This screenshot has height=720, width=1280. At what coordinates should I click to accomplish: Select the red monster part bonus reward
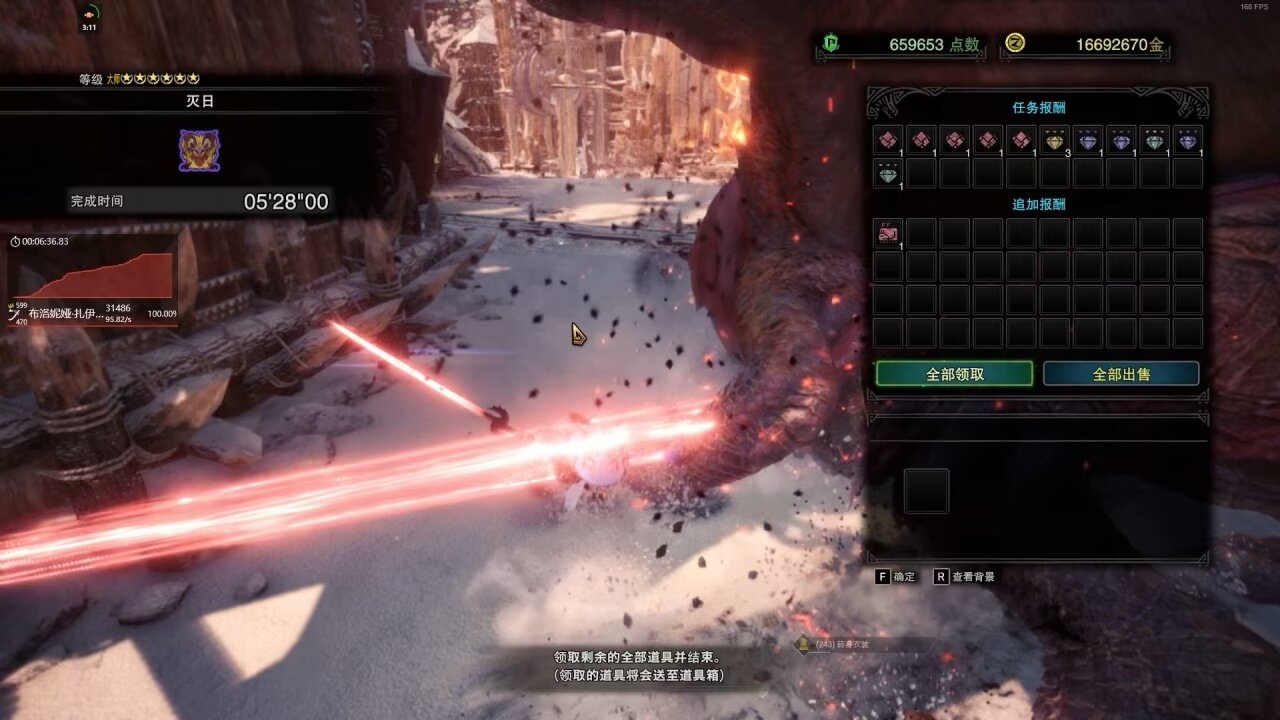tap(888, 234)
